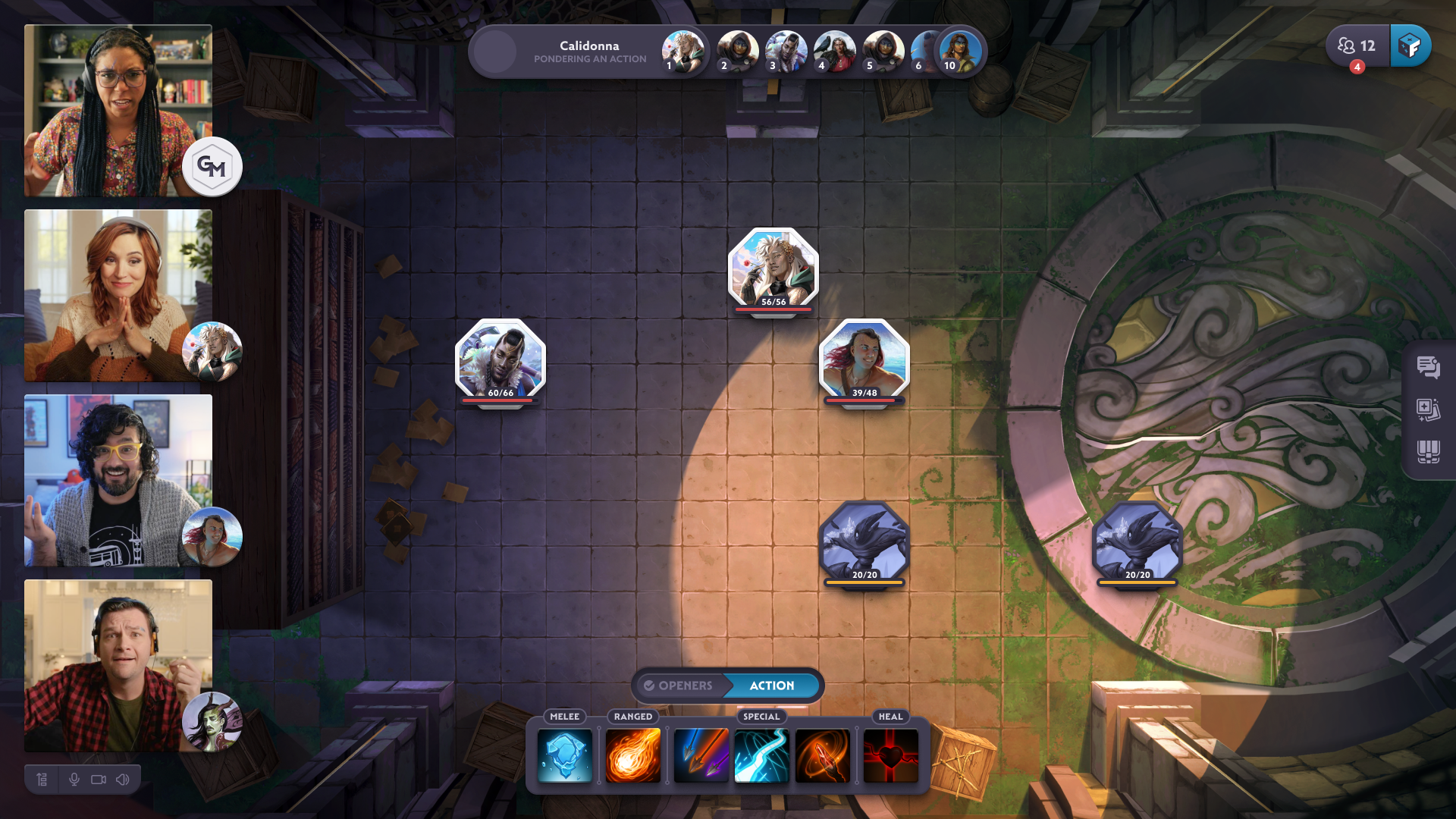Click the blue dice cube button
Image resolution: width=1456 pixels, height=819 pixels.
tap(1410, 46)
